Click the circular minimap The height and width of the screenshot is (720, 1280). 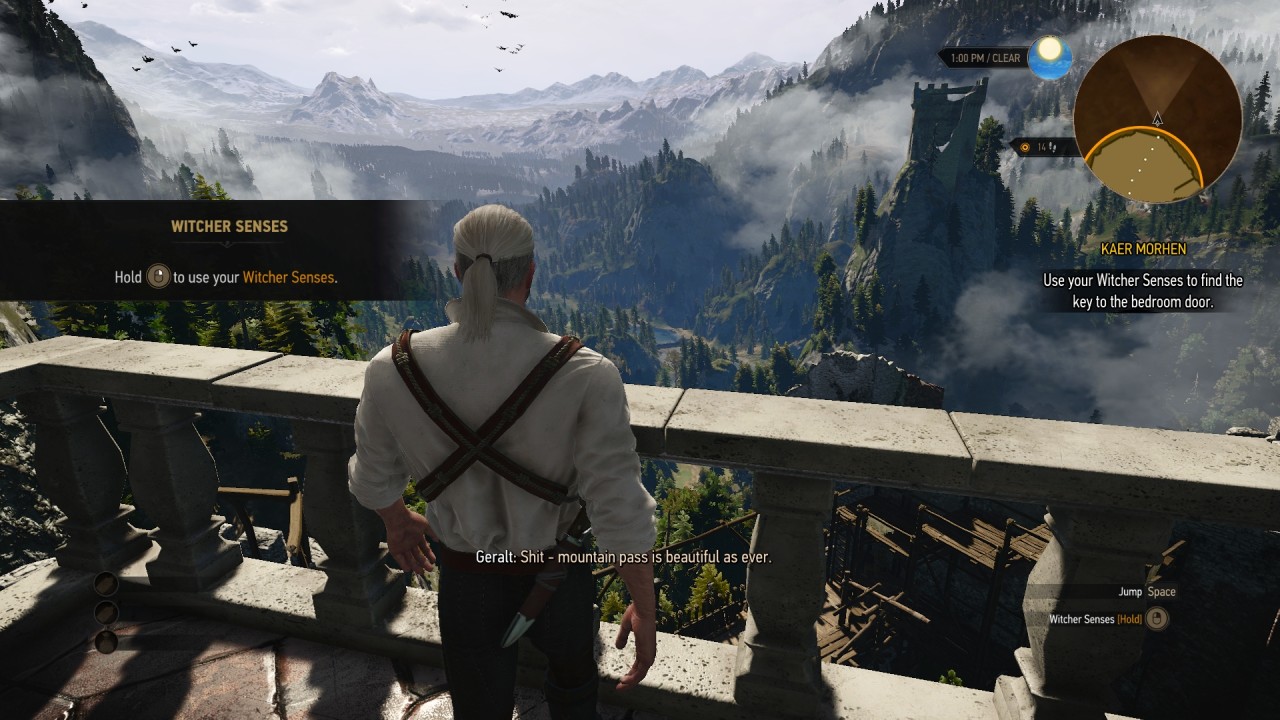1157,119
